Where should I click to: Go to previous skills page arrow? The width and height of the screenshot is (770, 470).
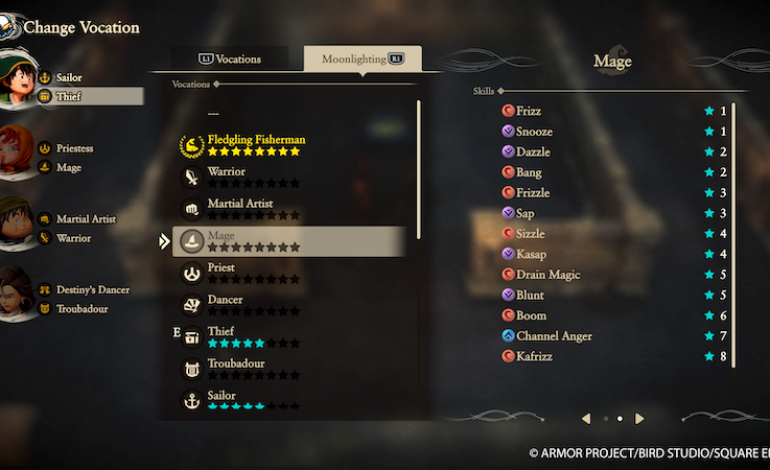586,418
